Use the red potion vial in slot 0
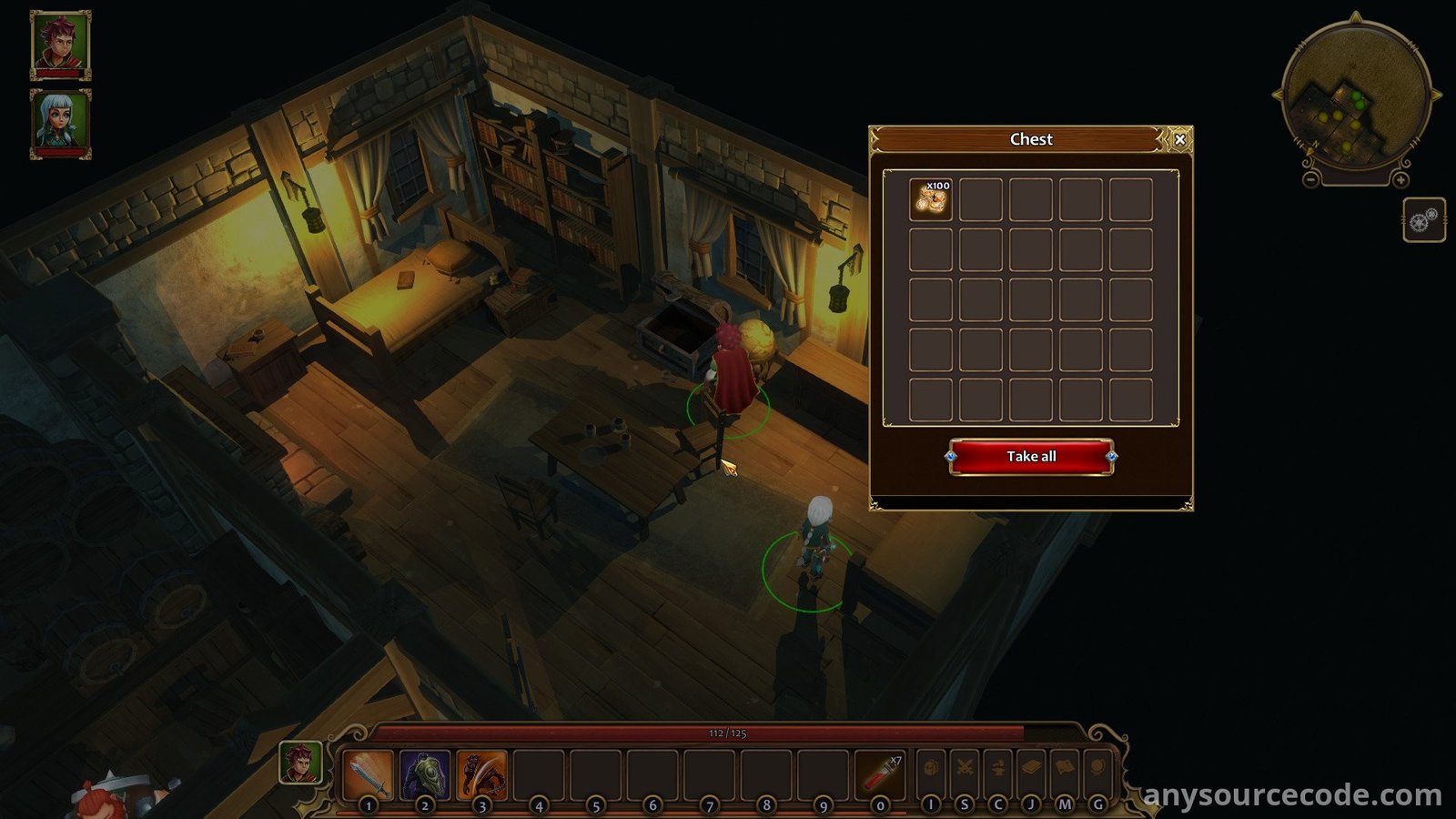The height and width of the screenshot is (819, 1456). tap(880, 773)
